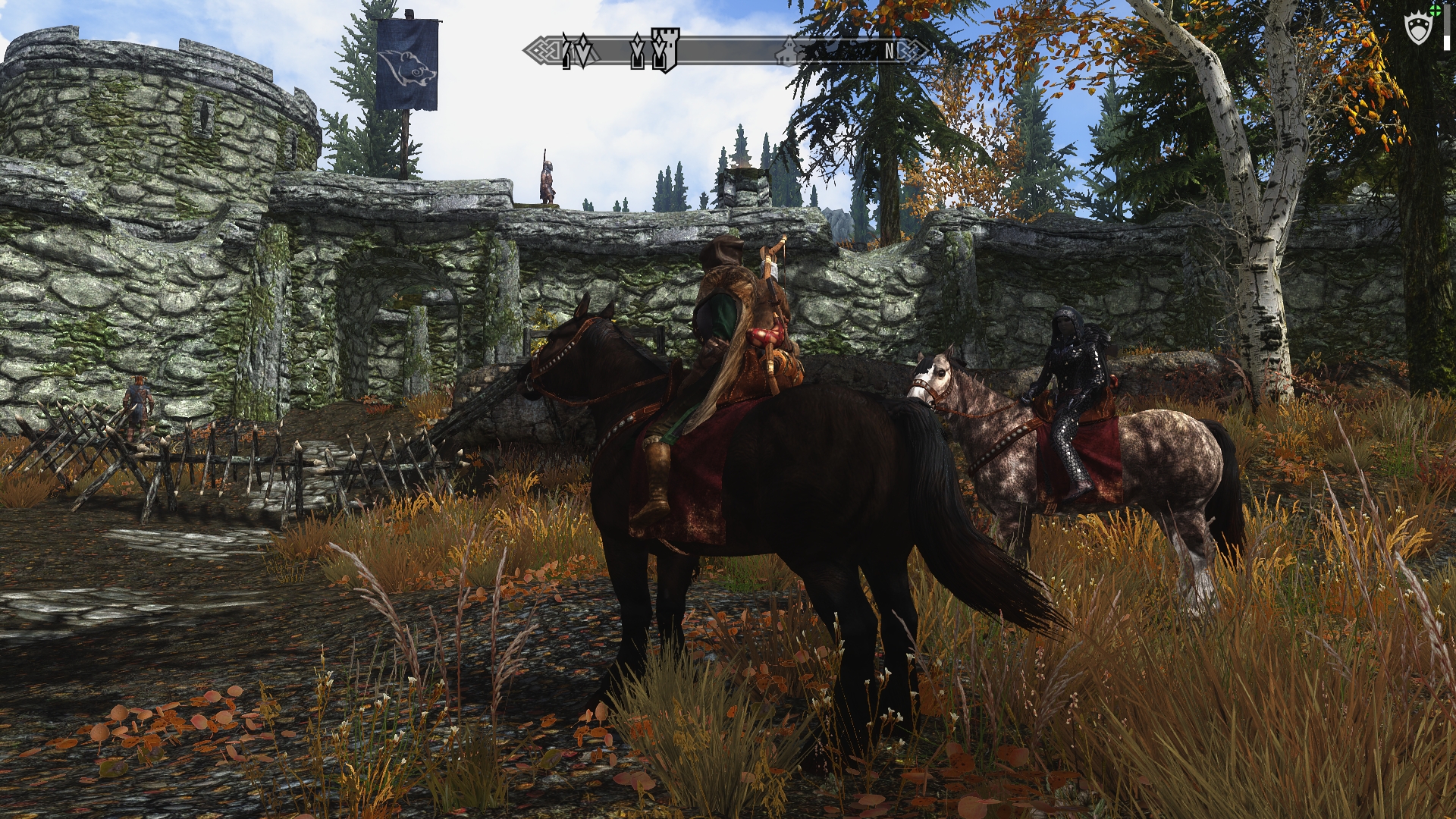Select the faded house marker on the compass
Screen dimensions: 1456x819
(x=789, y=50)
